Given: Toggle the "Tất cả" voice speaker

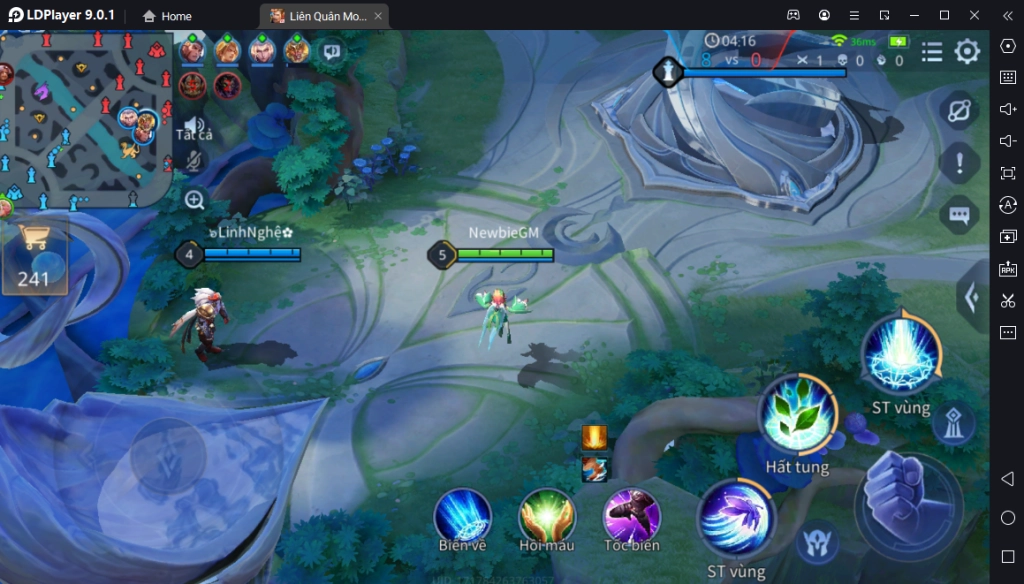Looking at the screenshot, I should tap(195, 125).
